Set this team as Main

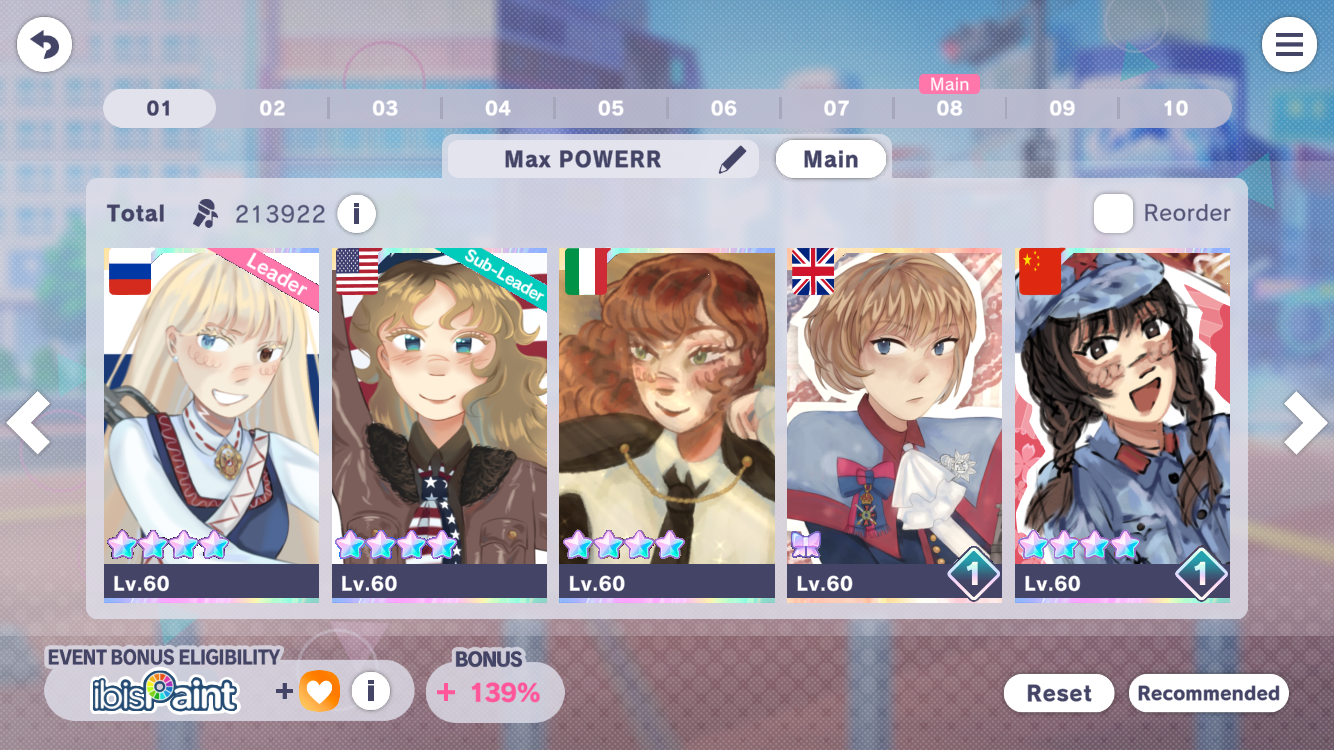[830, 160]
